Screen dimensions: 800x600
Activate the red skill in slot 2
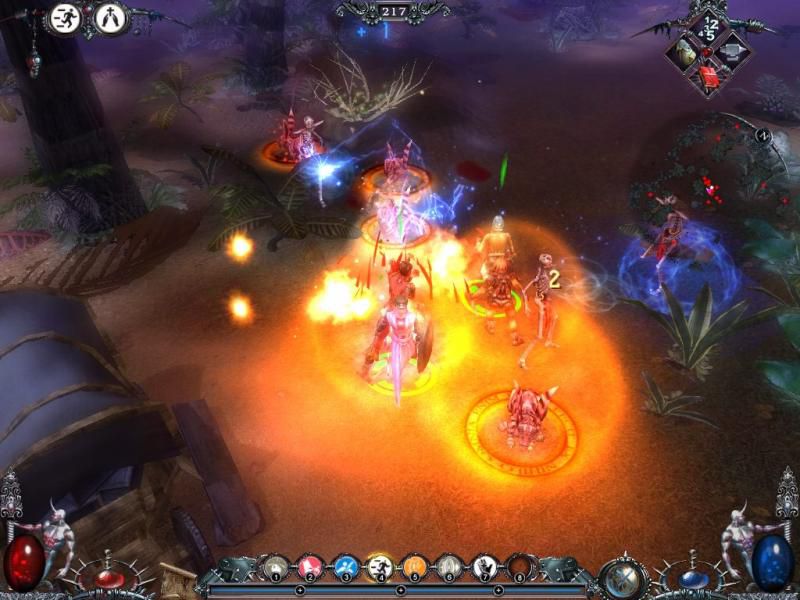(311, 567)
